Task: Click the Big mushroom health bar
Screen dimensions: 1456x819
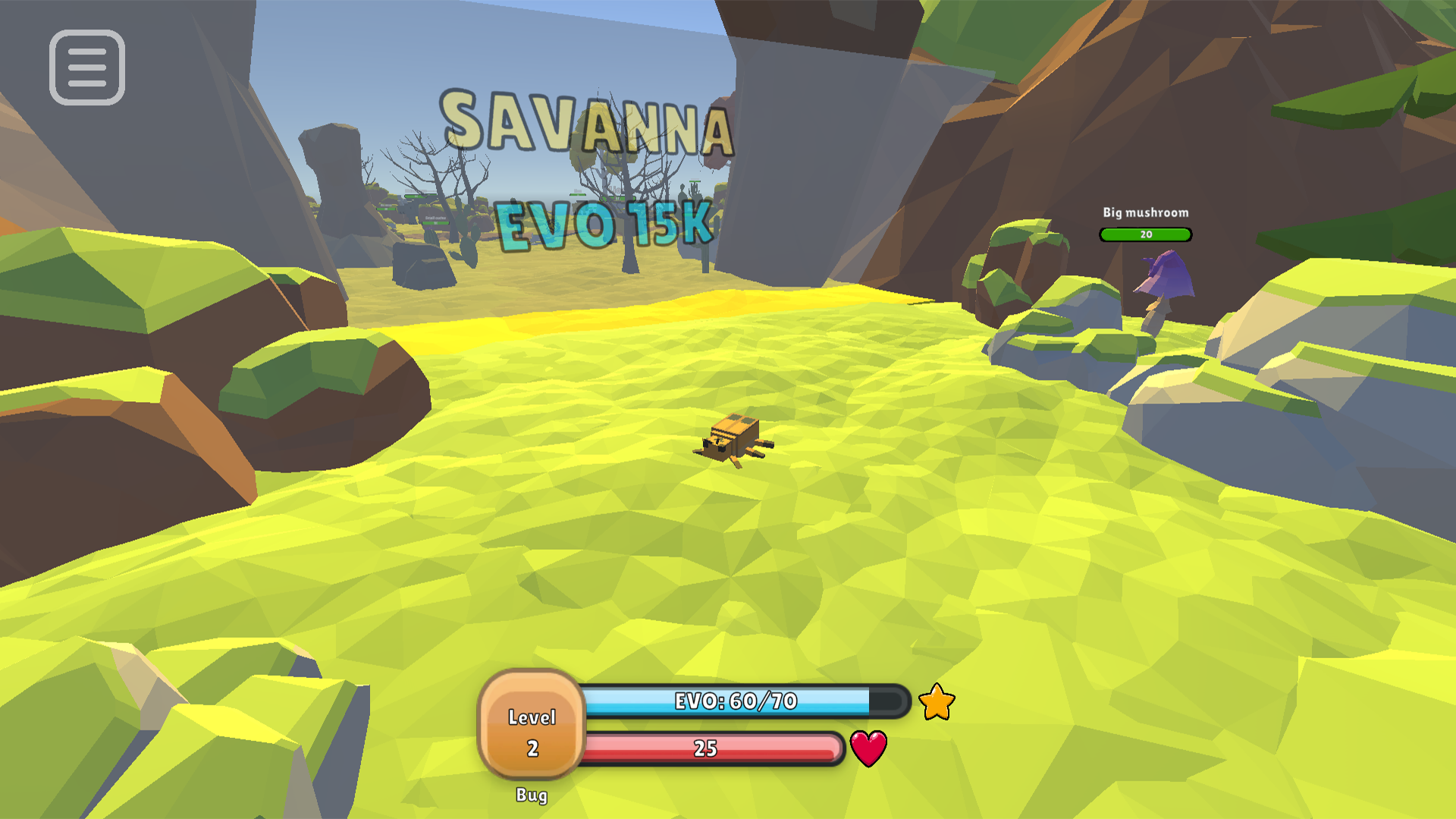Action: [1145, 235]
